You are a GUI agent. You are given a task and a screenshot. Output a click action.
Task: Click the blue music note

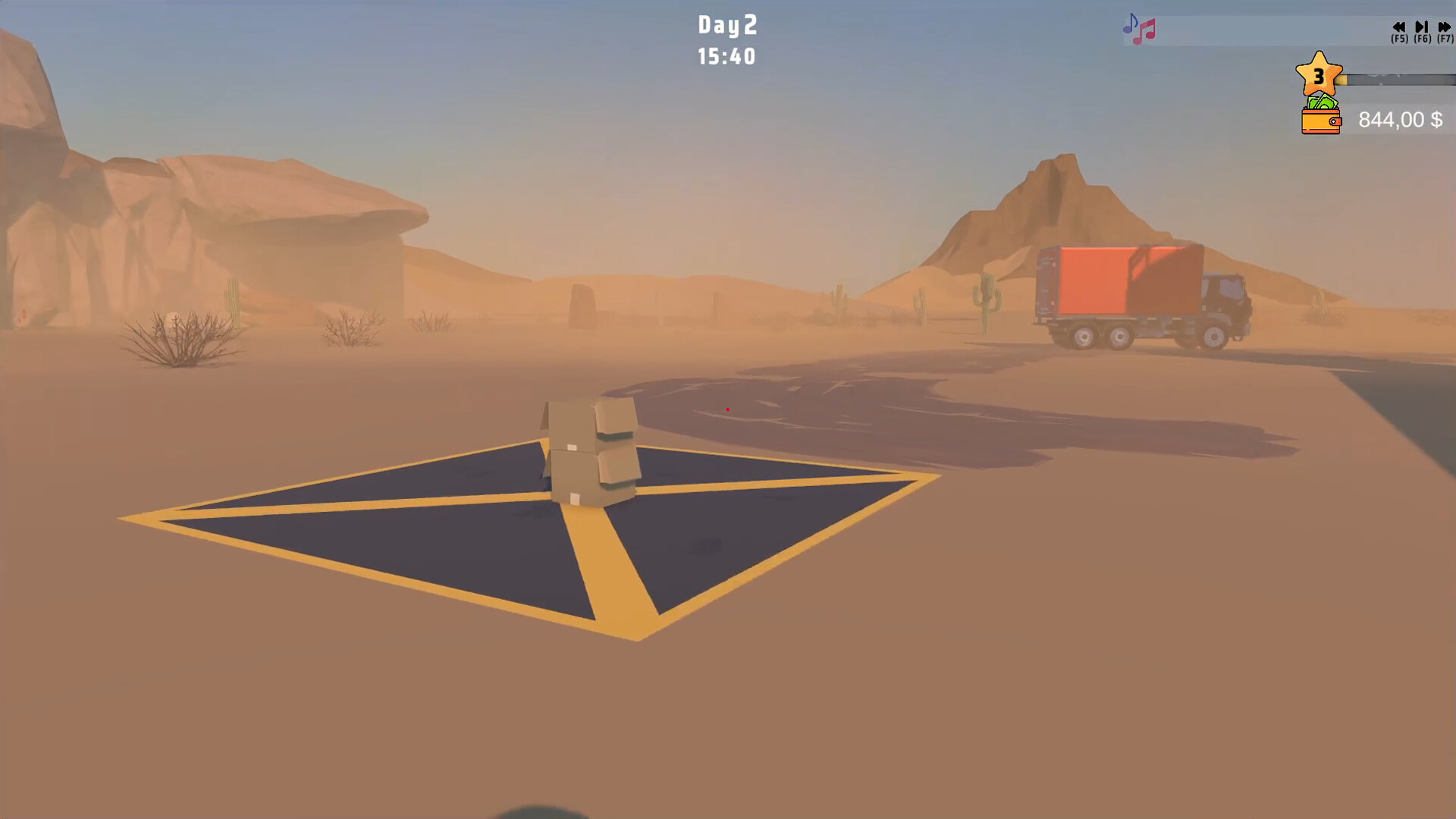coord(1131,24)
